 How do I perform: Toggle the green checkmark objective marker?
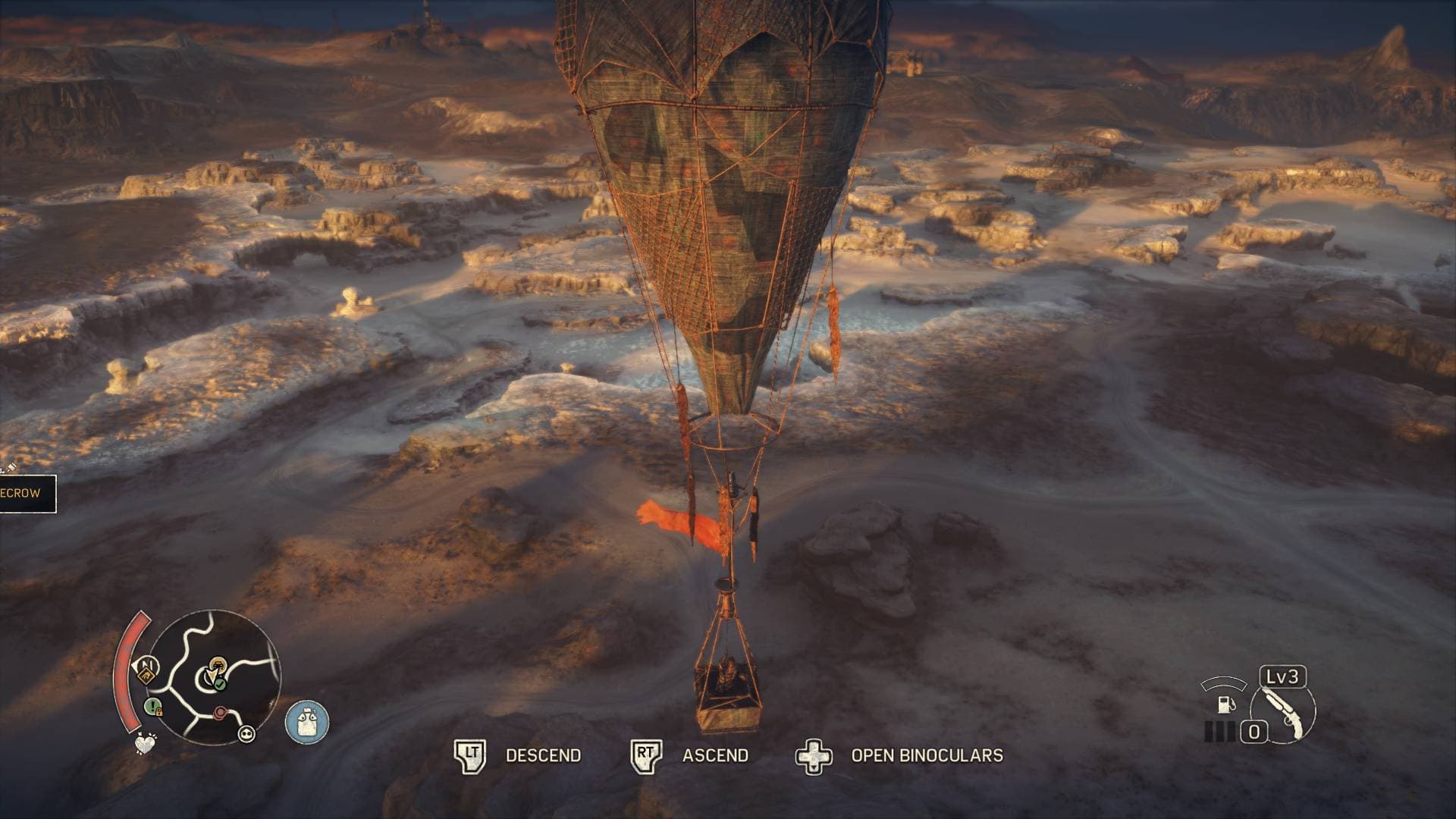(220, 684)
